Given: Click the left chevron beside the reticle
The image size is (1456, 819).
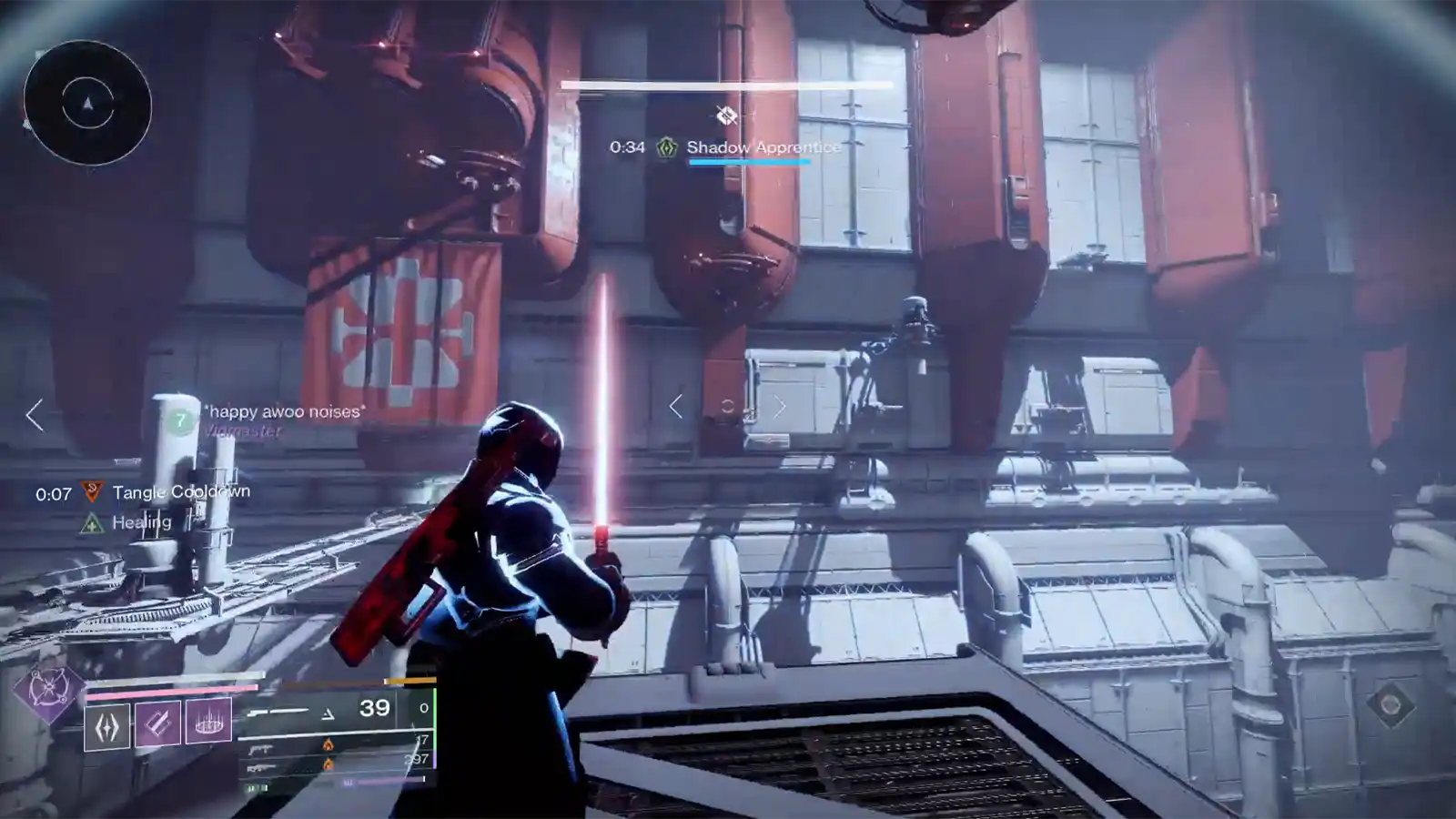Looking at the screenshot, I should 675,407.
